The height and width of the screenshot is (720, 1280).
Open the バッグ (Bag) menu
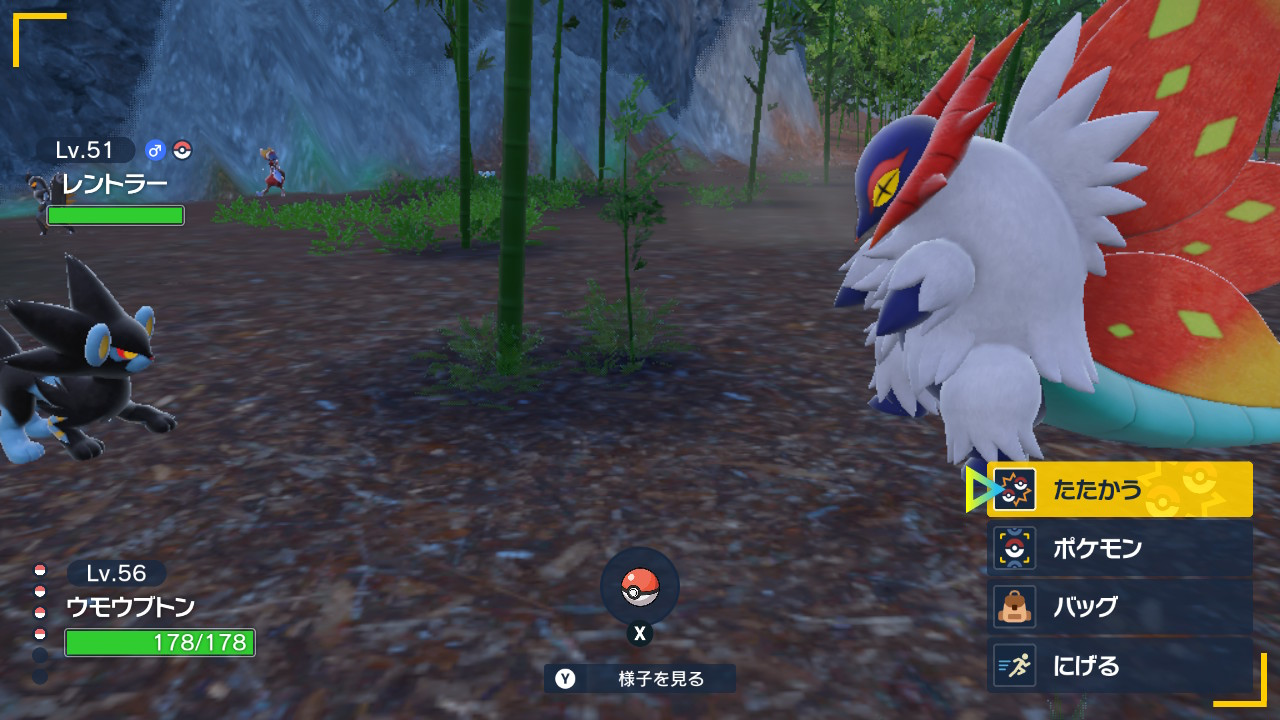(x=1119, y=606)
